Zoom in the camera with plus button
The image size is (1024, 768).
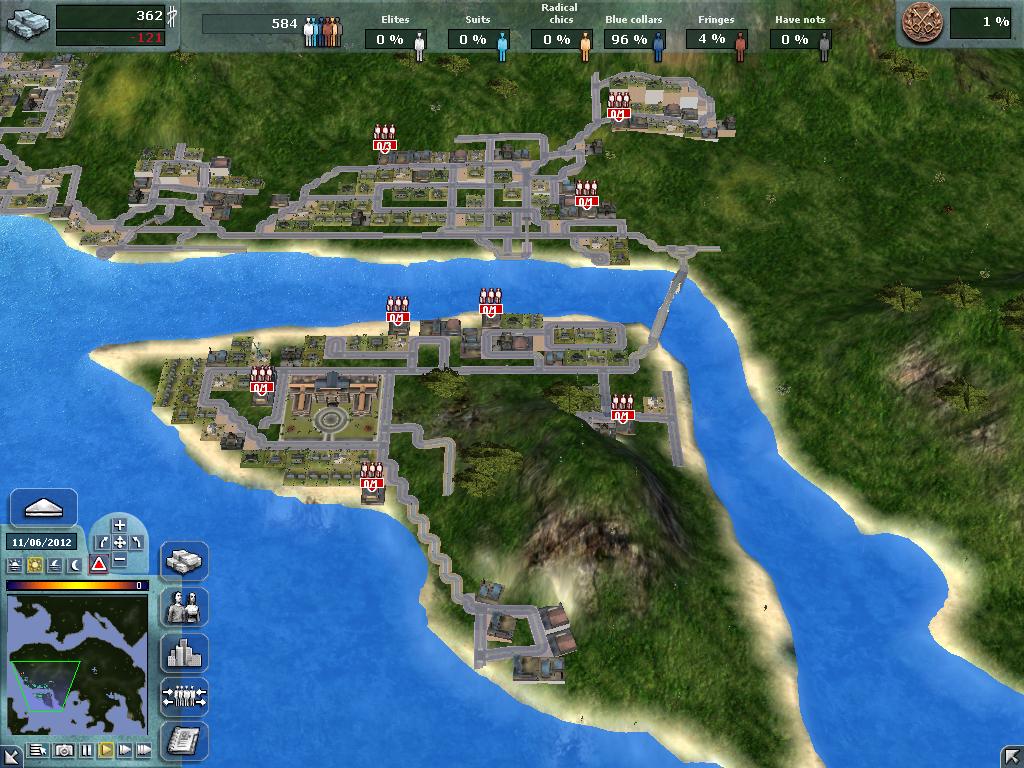[120, 525]
